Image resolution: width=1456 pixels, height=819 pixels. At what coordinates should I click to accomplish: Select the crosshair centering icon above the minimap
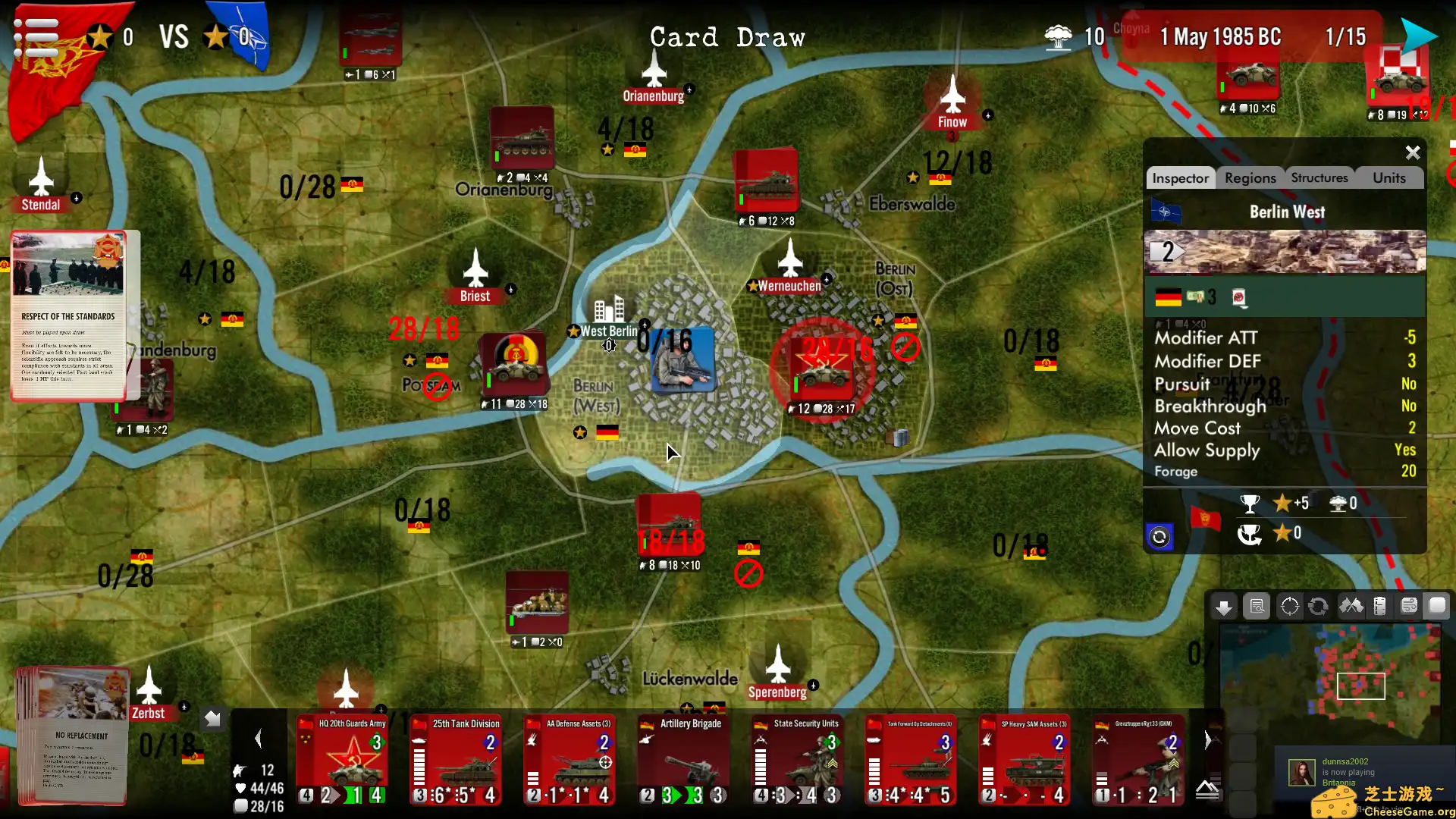click(1290, 606)
